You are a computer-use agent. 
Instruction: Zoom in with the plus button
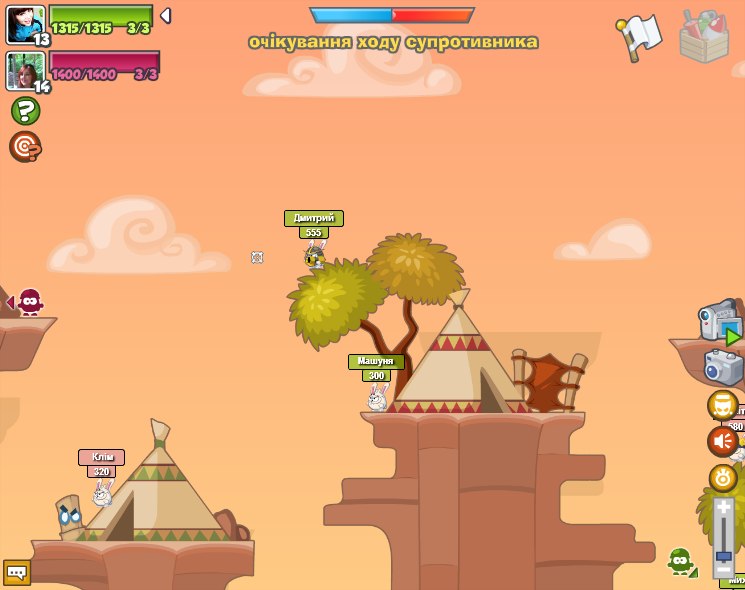coord(723,508)
